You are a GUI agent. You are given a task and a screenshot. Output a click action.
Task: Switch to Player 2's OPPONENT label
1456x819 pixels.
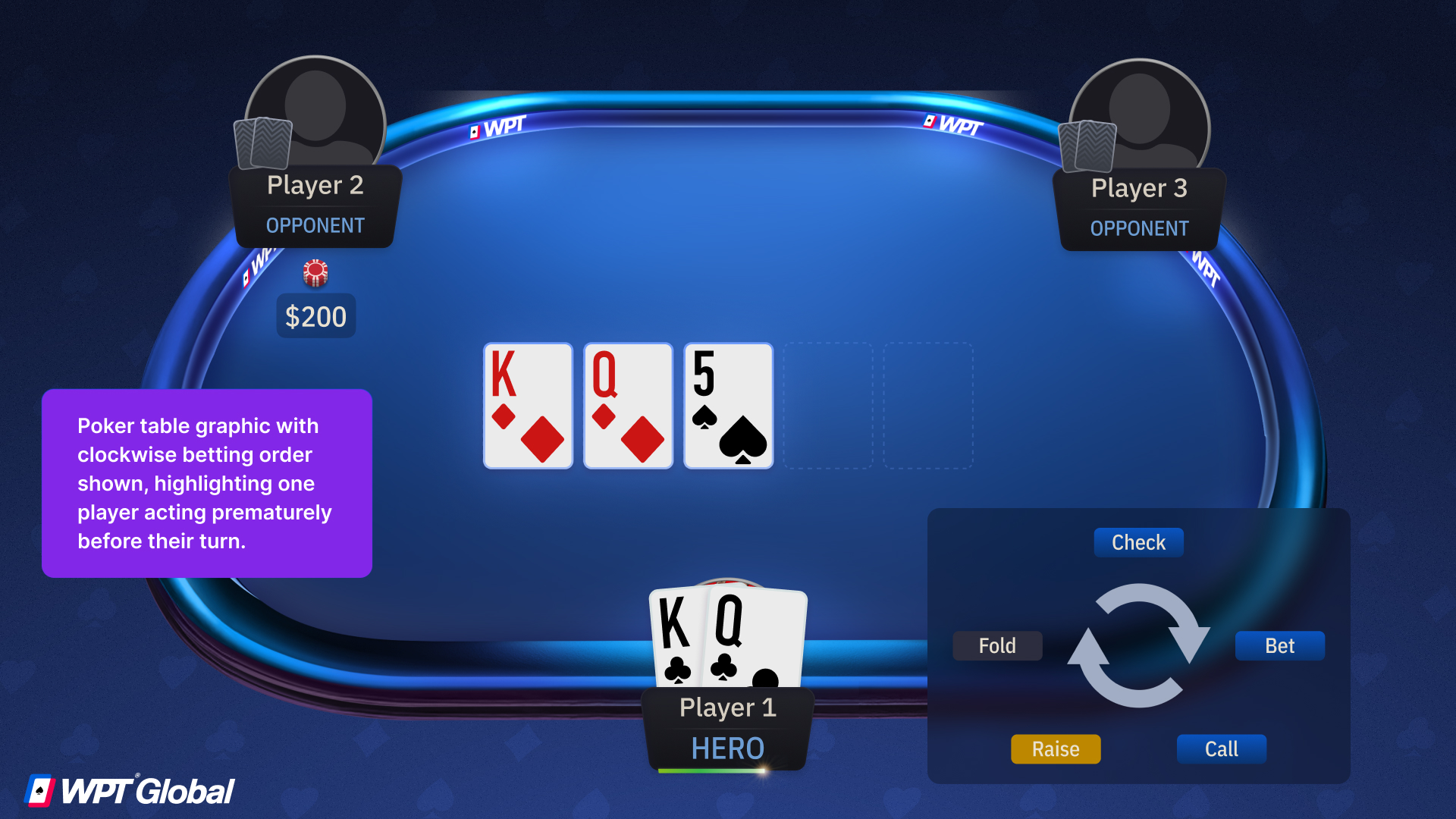pyautogui.click(x=315, y=225)
